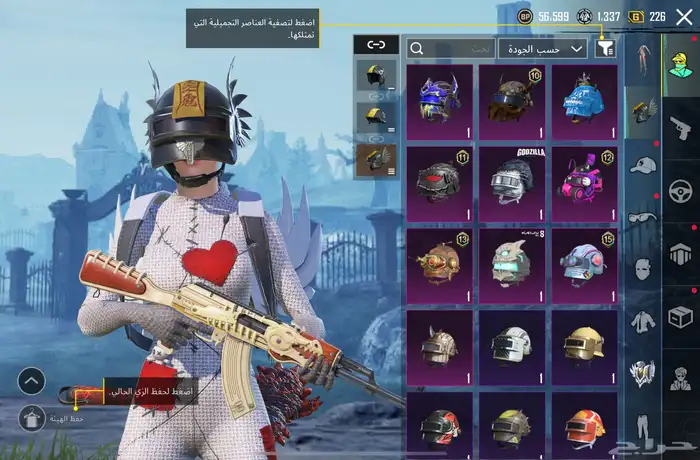700x460 pixels.
Task: Select the plain gold helmet
Action: pyautogui.click(x=584, y=345)
